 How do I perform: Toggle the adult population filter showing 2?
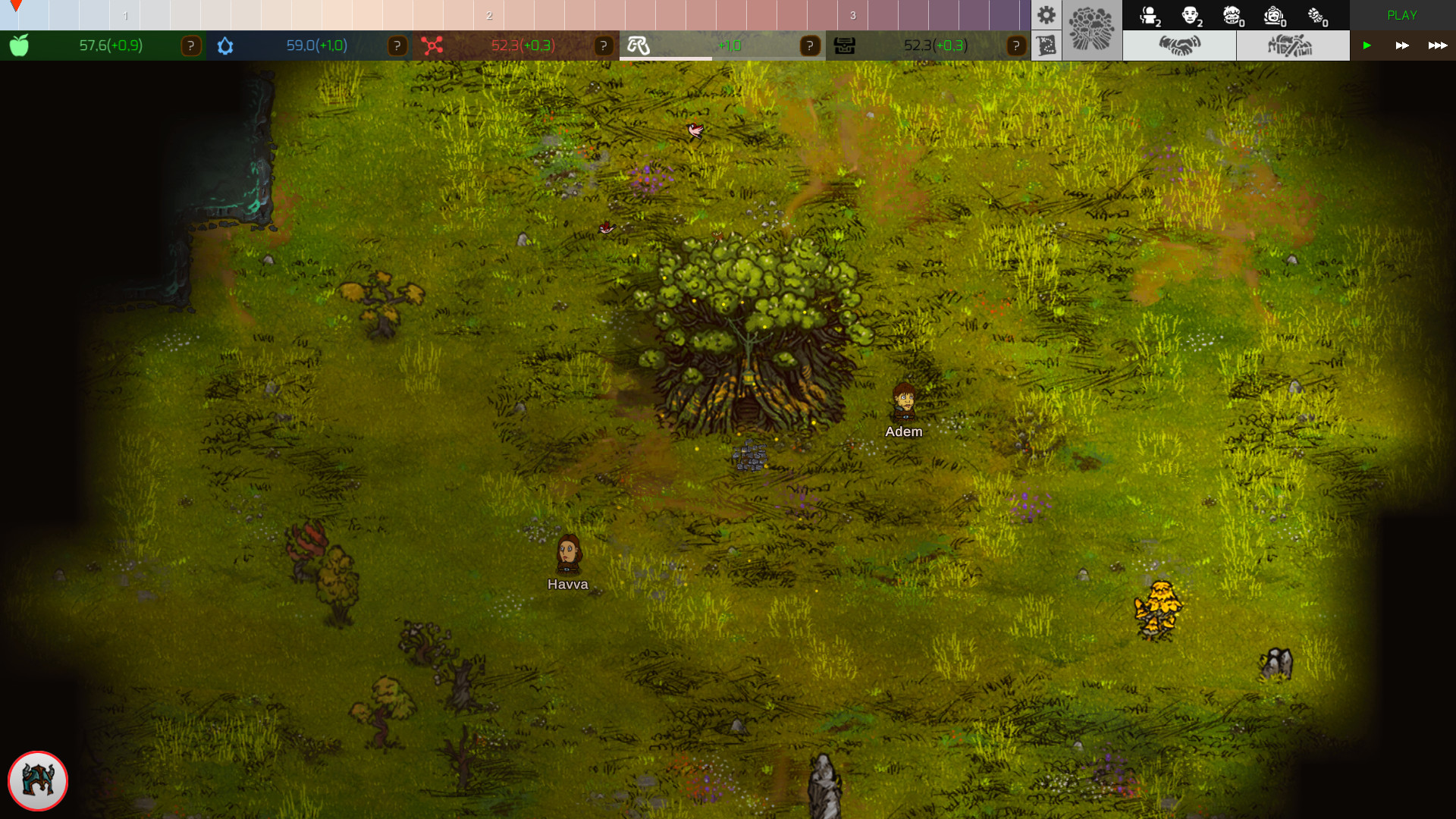(x=1189, y=15)
